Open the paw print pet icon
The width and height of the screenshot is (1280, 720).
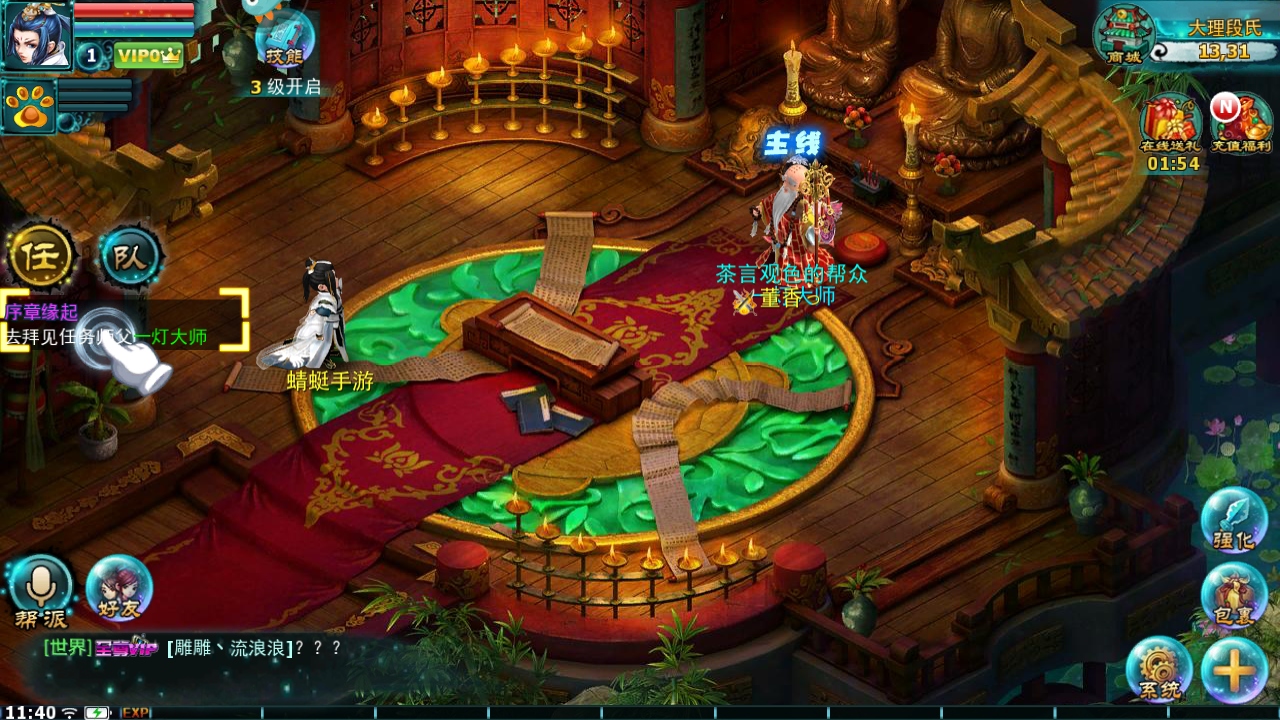coord(28,106)
